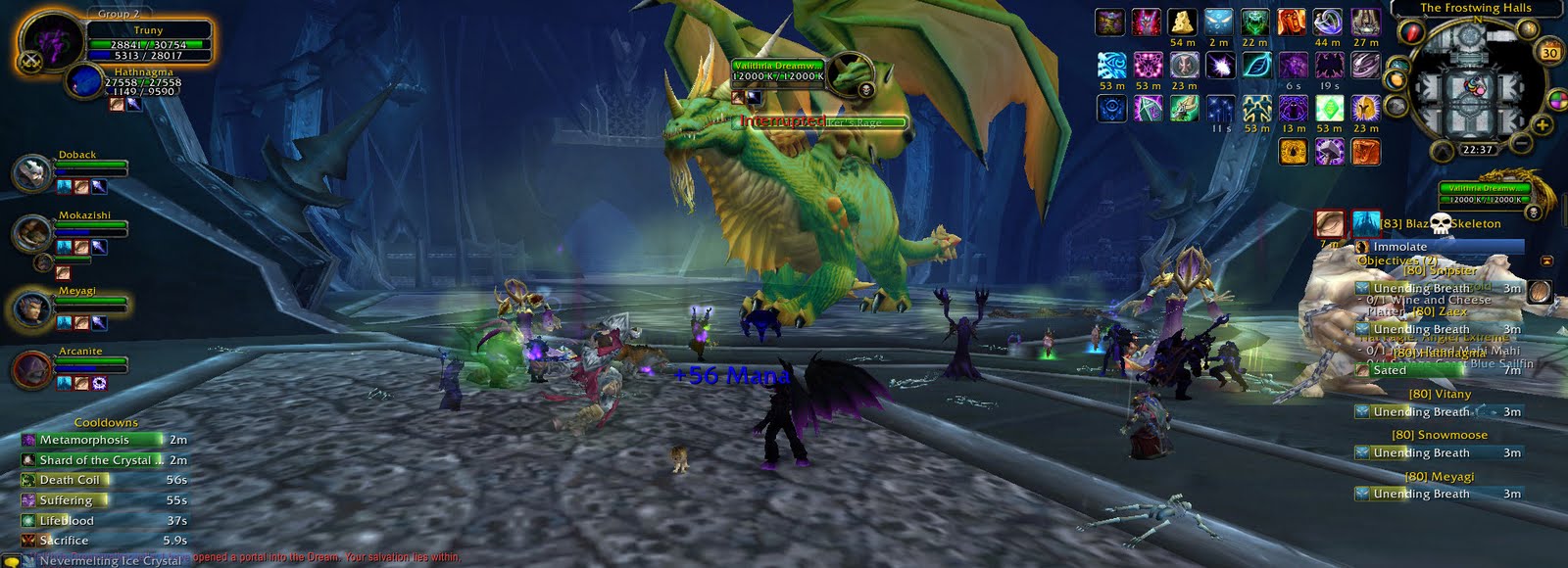
Task: Click the 22:37 clock under minimap
Action: [x=1477, y=150]
